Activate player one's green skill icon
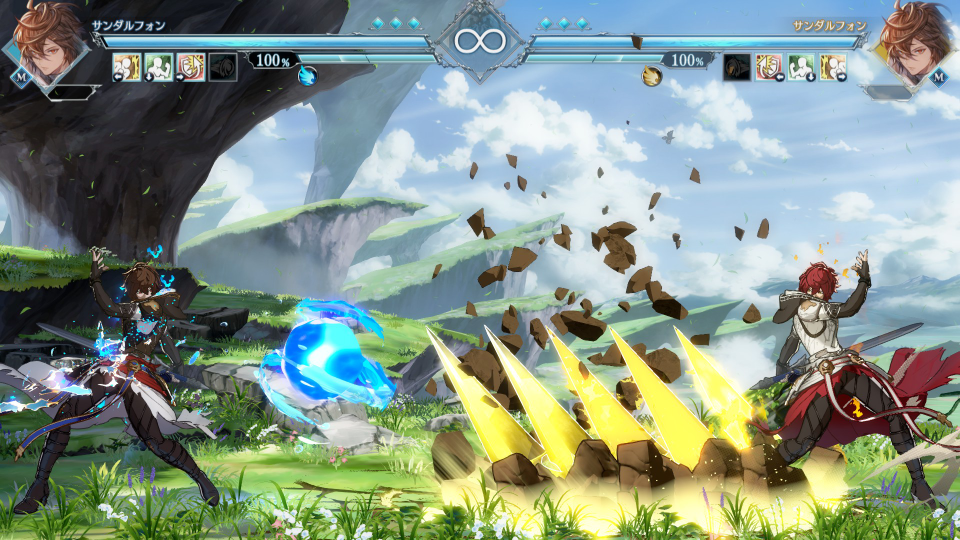The height and width of the screenshot is (540, 960). pyautogui.click(x=159, y=67)
